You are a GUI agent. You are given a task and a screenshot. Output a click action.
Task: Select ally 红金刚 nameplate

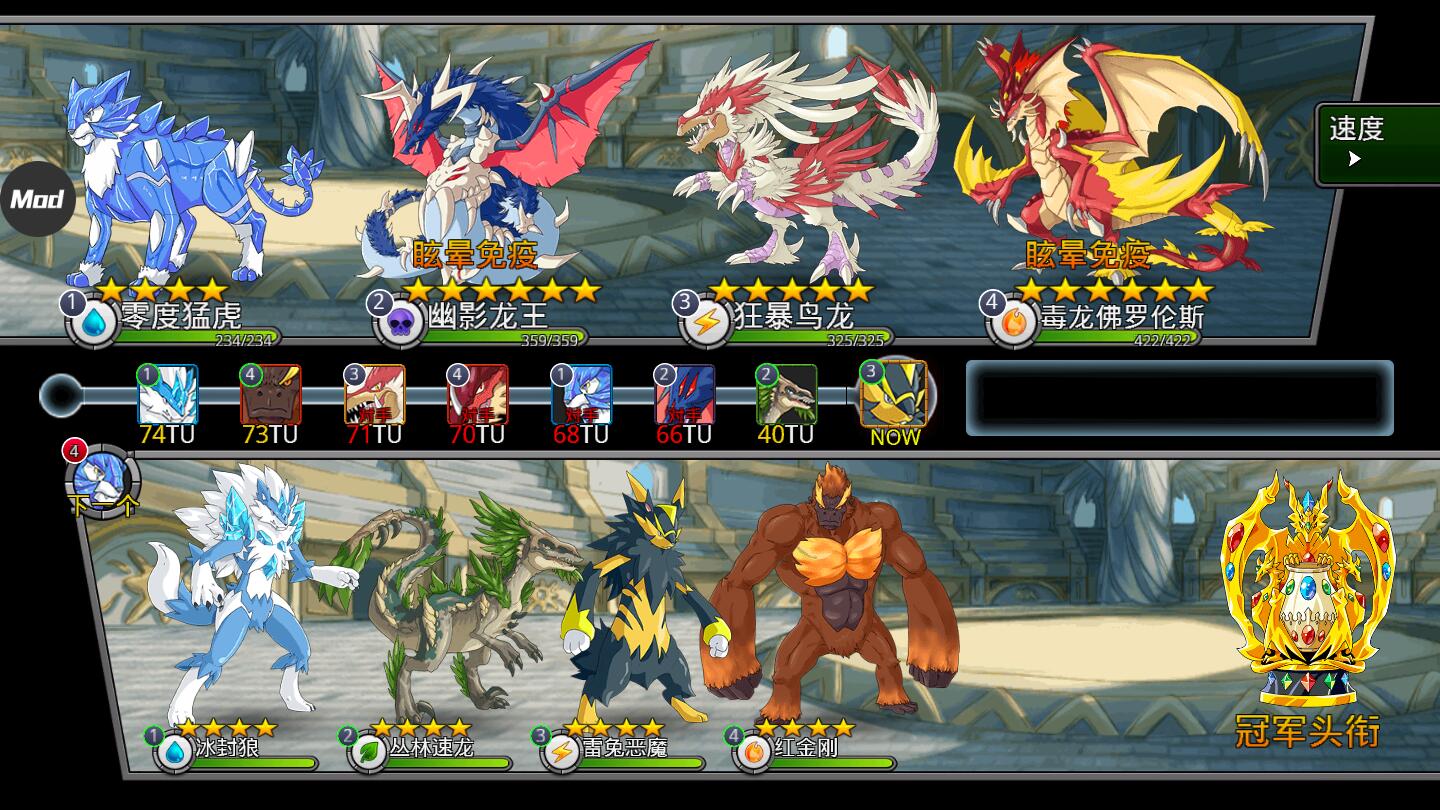[x=805, y=748]
